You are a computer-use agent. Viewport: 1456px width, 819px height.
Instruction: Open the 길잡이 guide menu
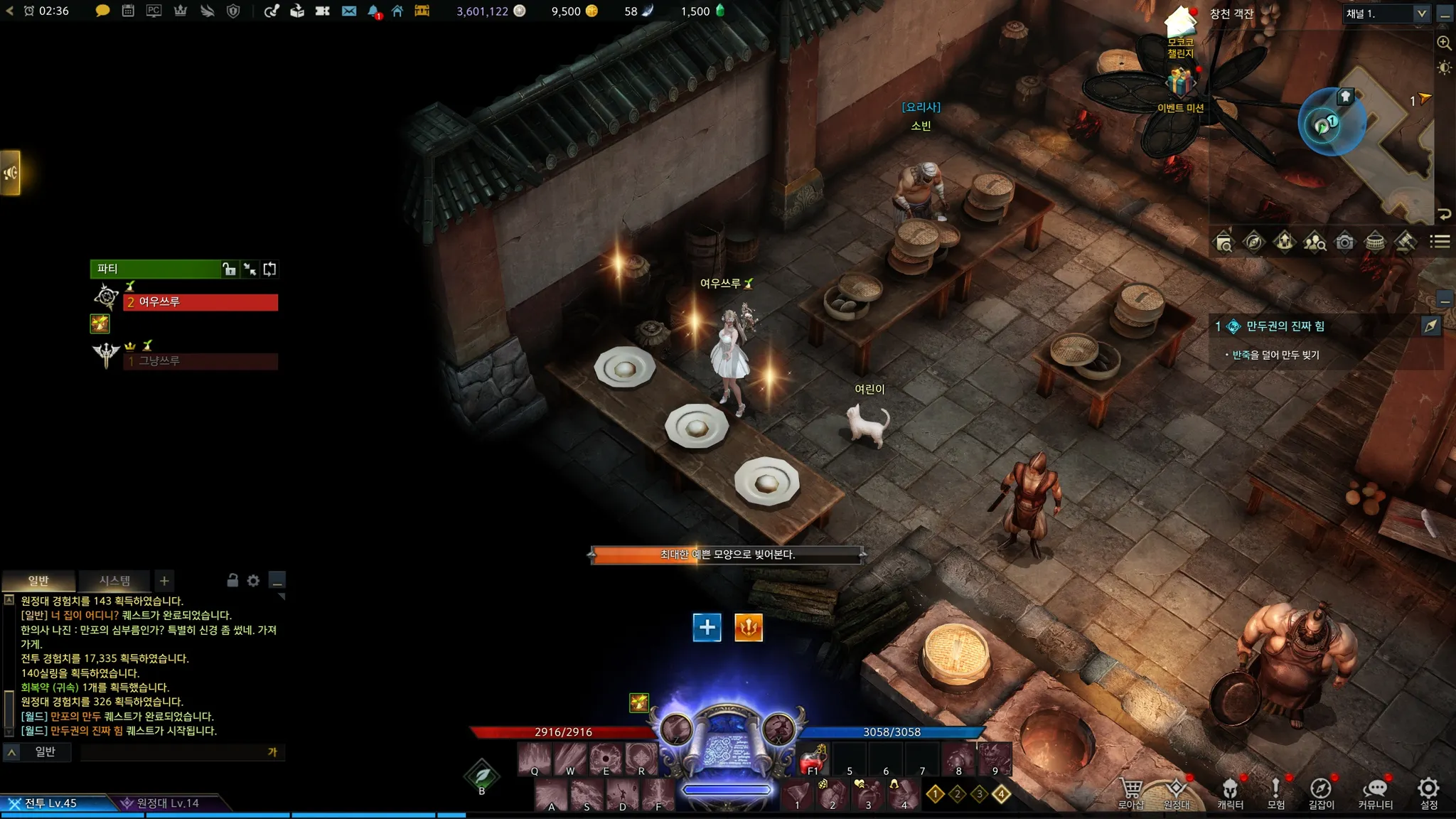pyautogui.click(x=1321, y=793)
